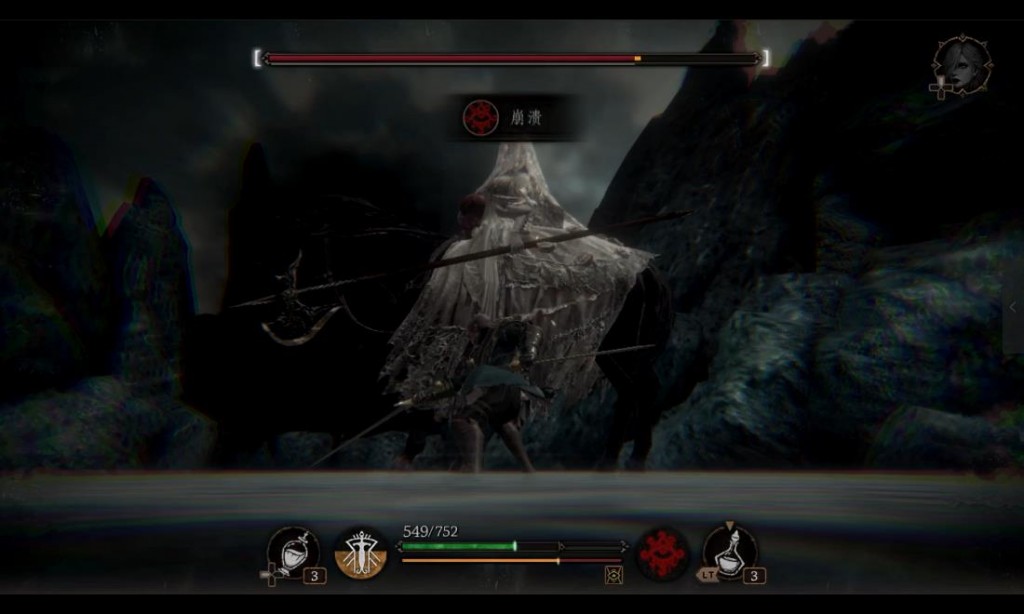Select the left flask item slot

[x=292, y=552]
